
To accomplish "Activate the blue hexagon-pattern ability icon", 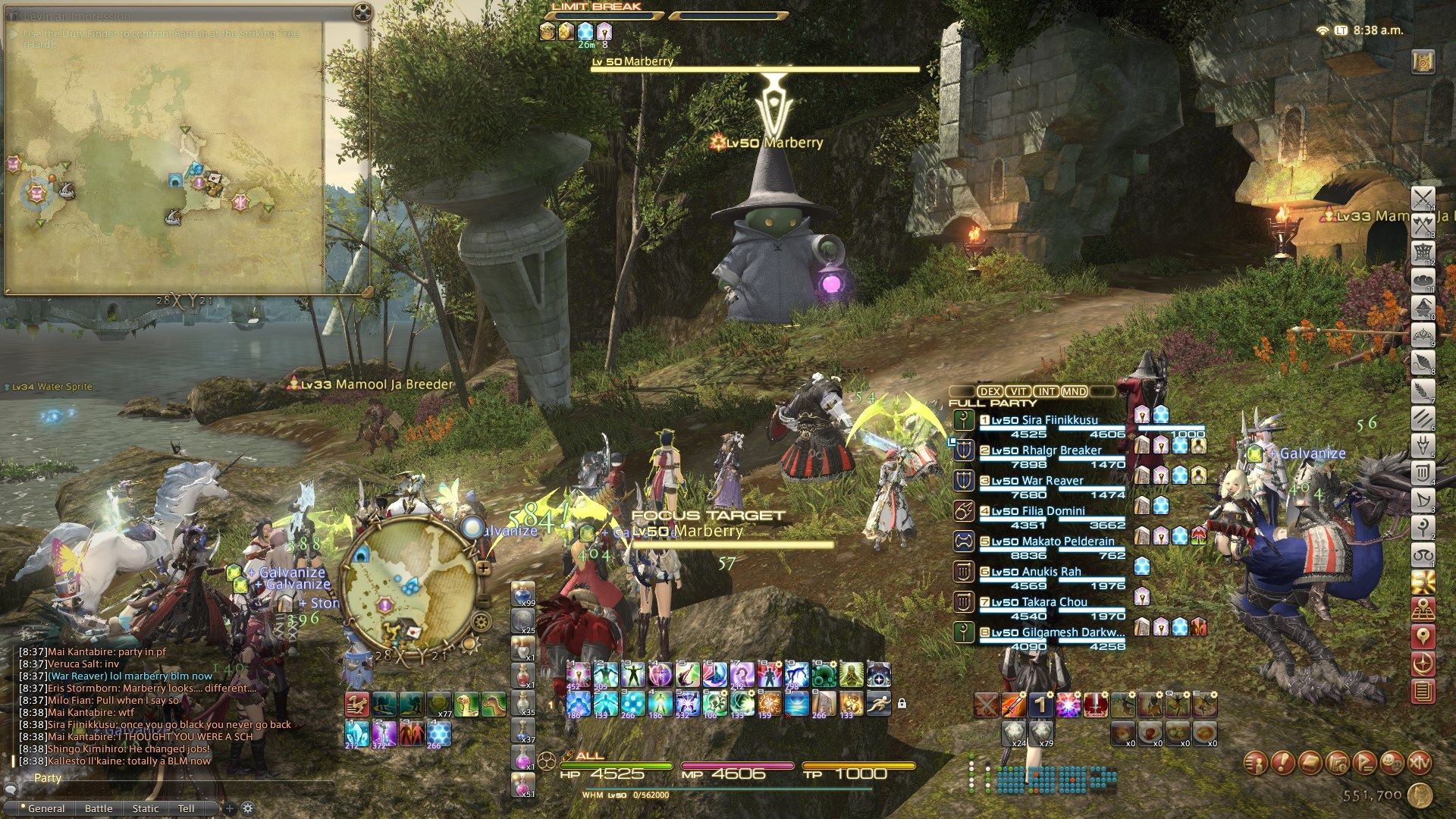I will [x=439, y=733].
